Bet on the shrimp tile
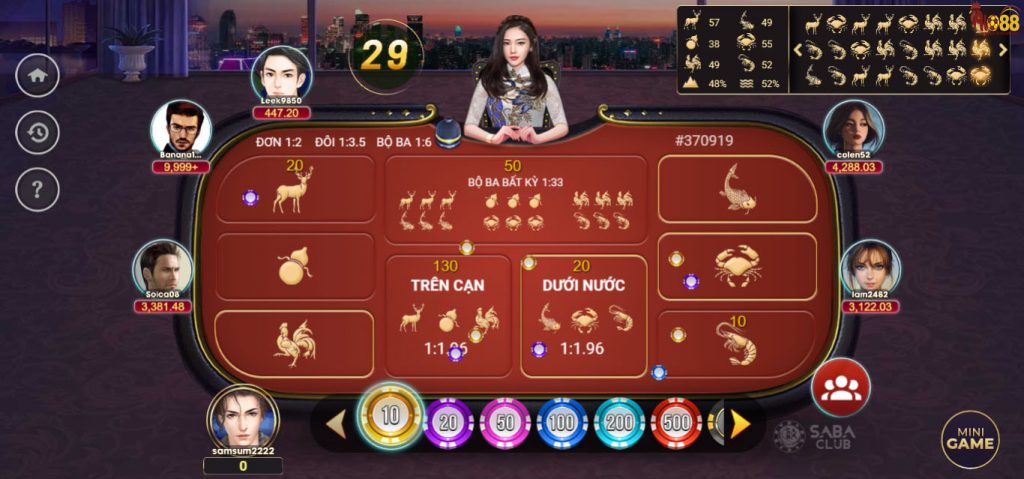Image resolution: width=1024 pixels, height=479 pixels. coord(737,343)
